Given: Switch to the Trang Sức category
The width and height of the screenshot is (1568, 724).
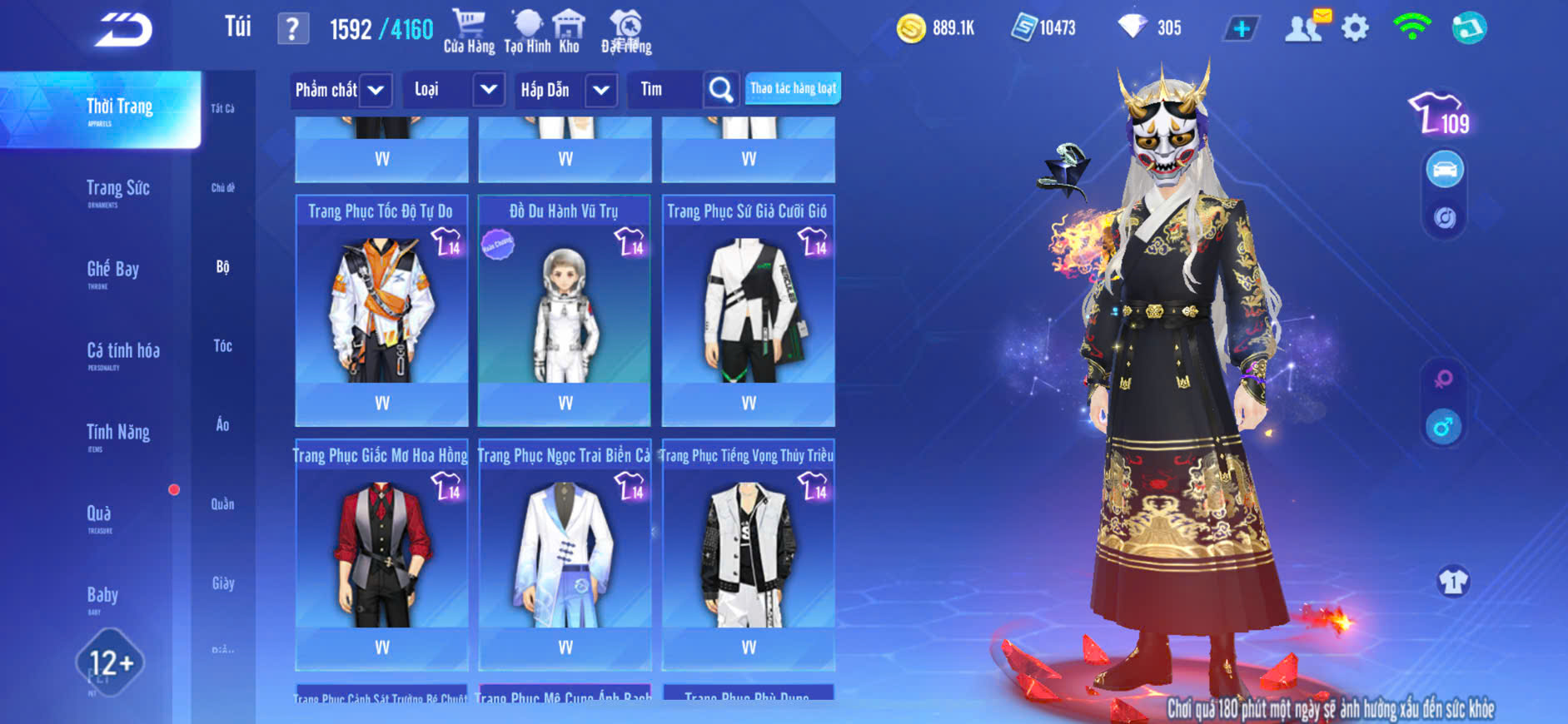Looking at the screenshot, I should 117,191.
